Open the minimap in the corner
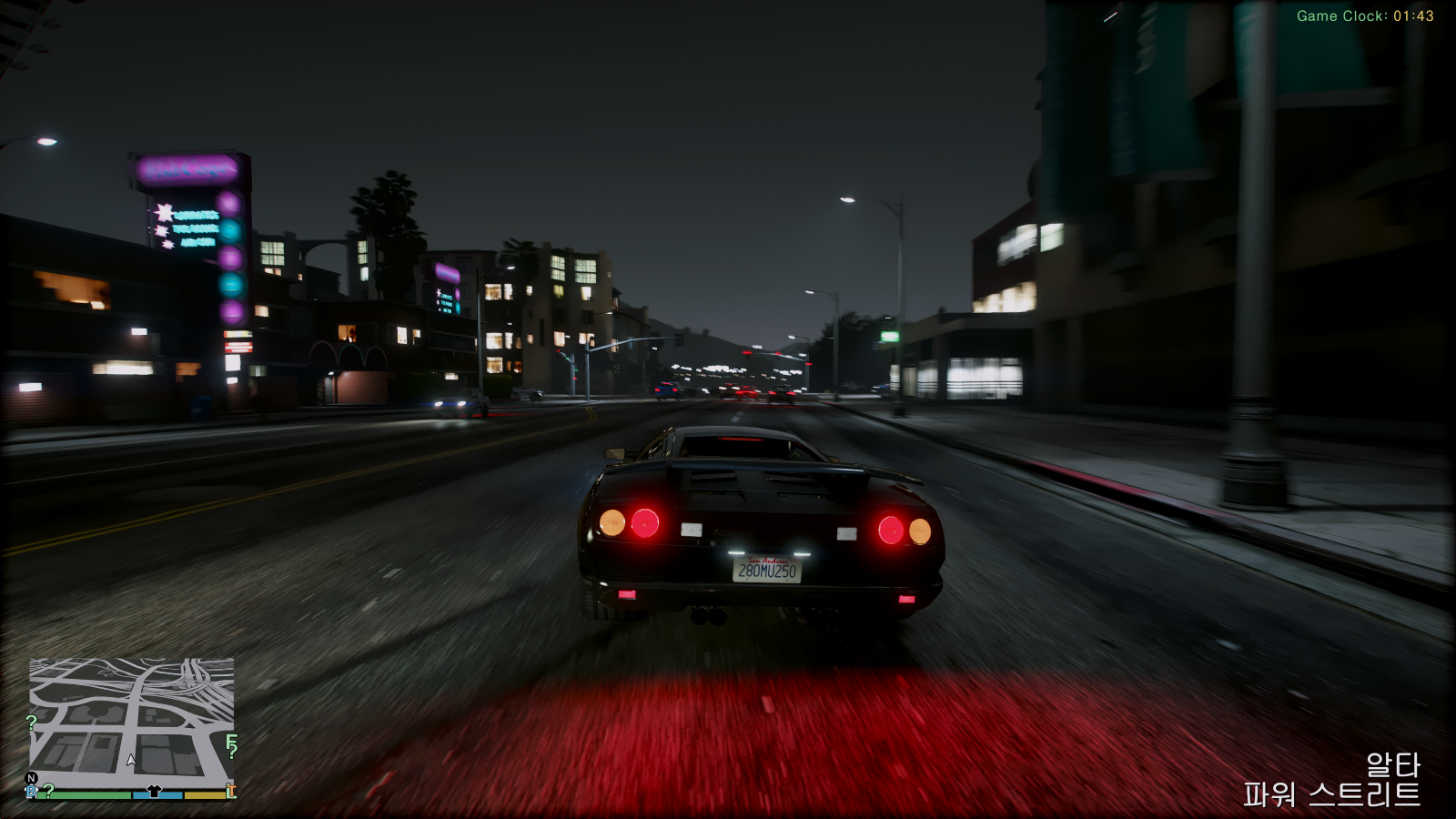Image resolution: width=1456 pixels, height=819 pixels. (x=132, y=719)
